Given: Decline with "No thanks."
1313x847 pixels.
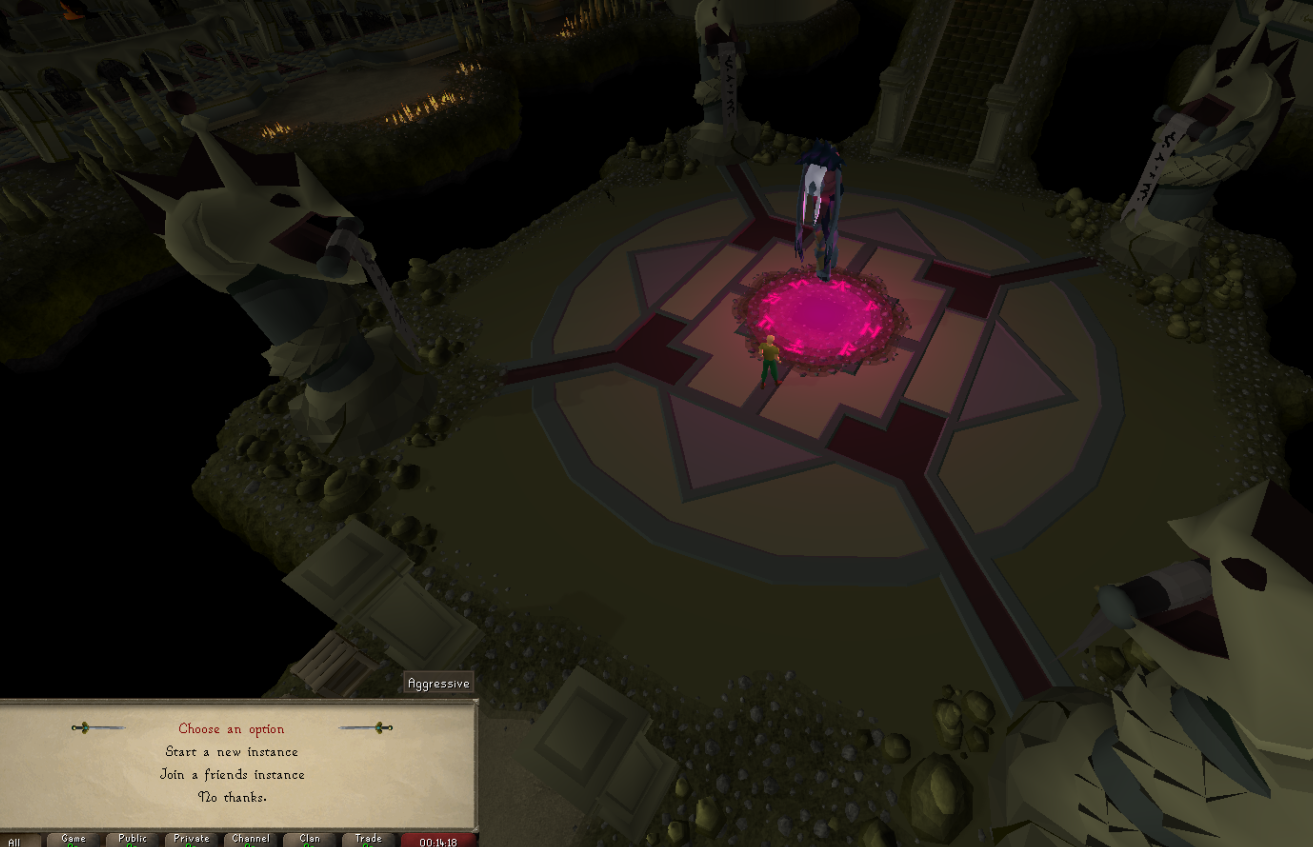Looking at the screenshot, I should [232, 797].
